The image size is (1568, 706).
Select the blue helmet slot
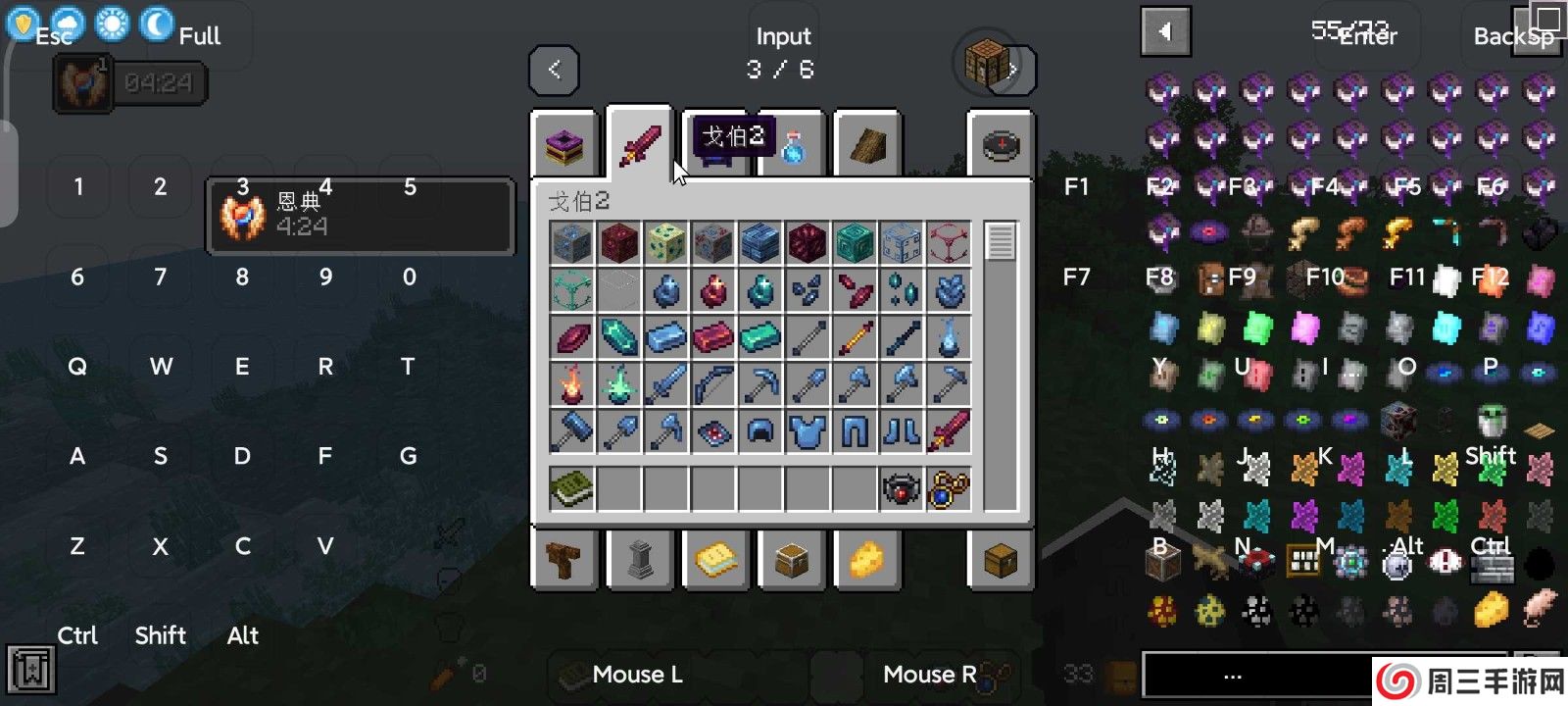pos(760,431)
